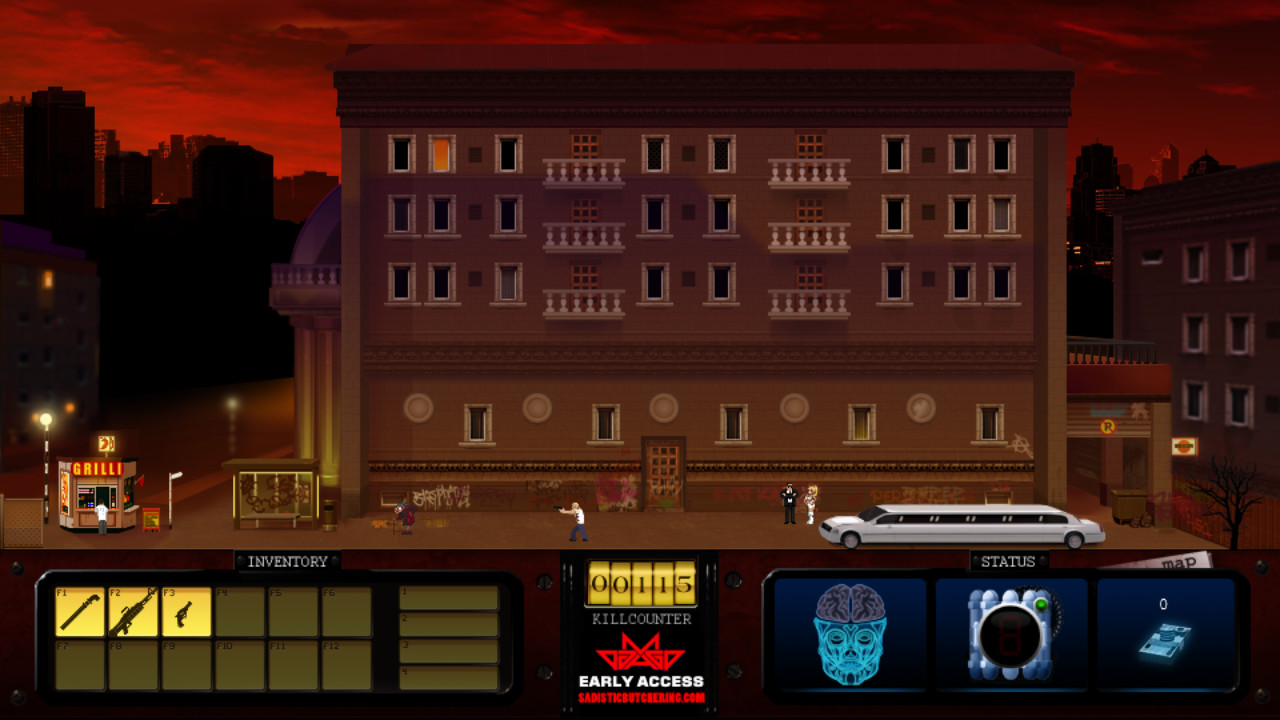Click the white limousine on the street
This screenshot has width=1280, height=720.
coord(960,525)
